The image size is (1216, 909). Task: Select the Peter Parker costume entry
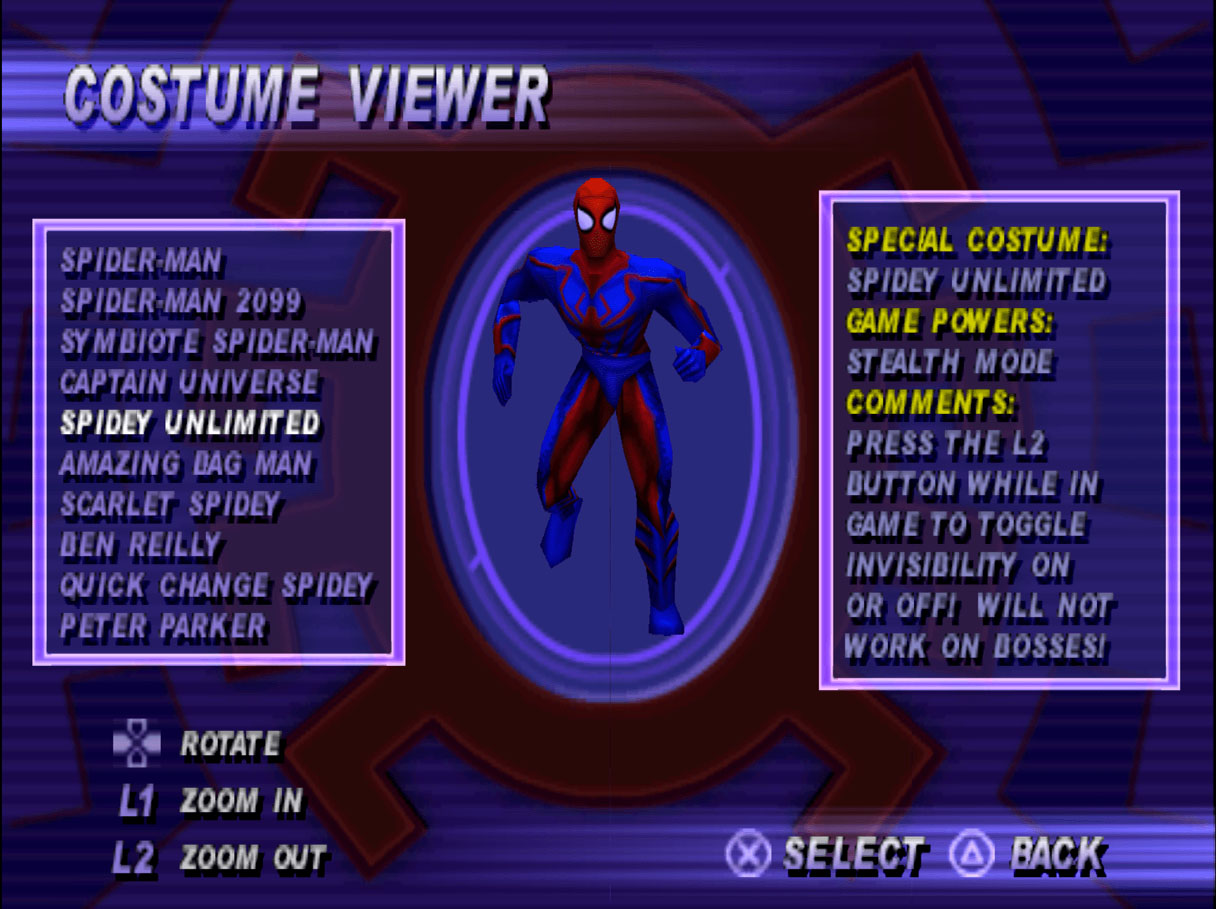(x=163, y=627)
